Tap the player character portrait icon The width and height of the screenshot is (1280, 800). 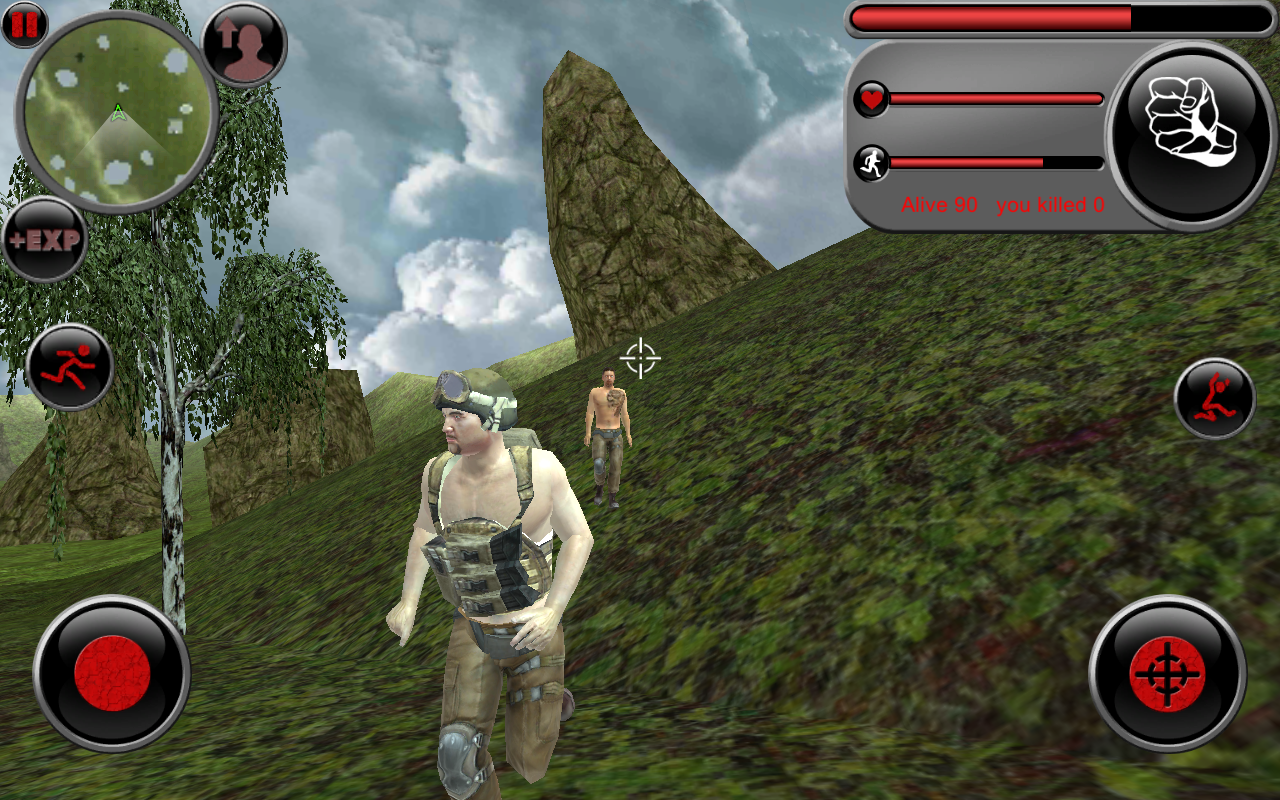243,46
